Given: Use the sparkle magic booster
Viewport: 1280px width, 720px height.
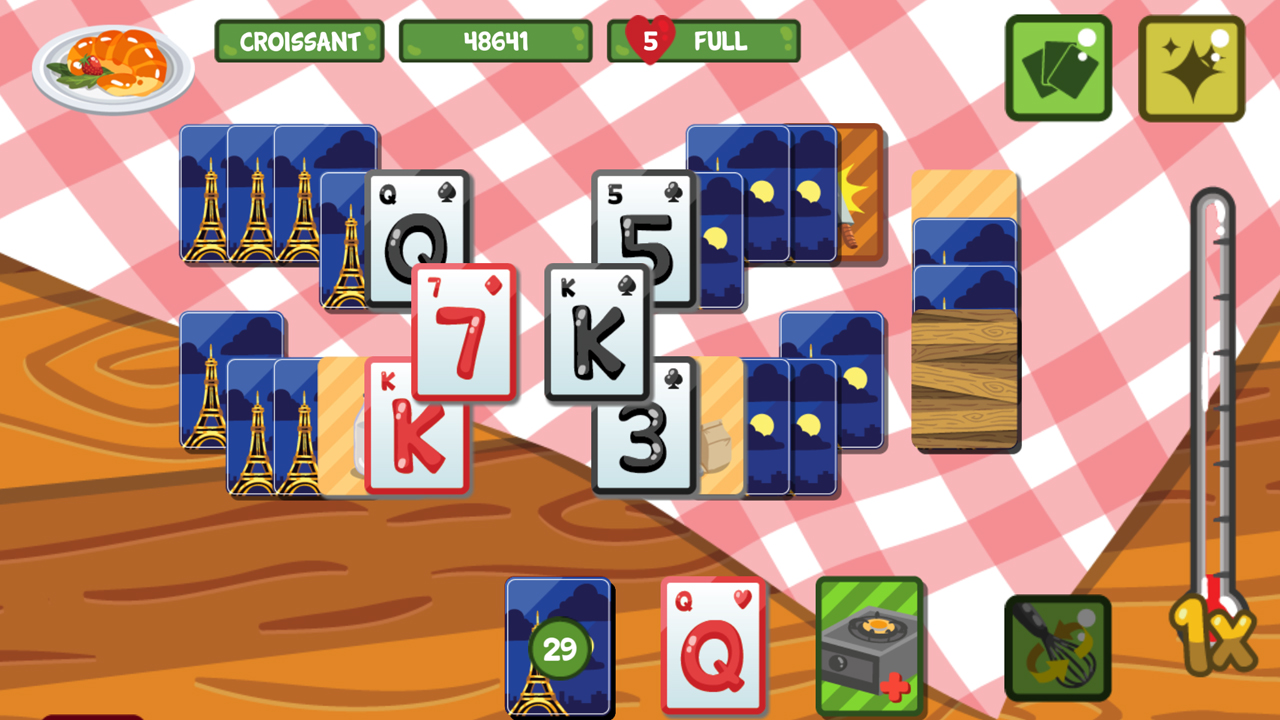Looking at the screenshot, I should click(x=1190, y=68).
